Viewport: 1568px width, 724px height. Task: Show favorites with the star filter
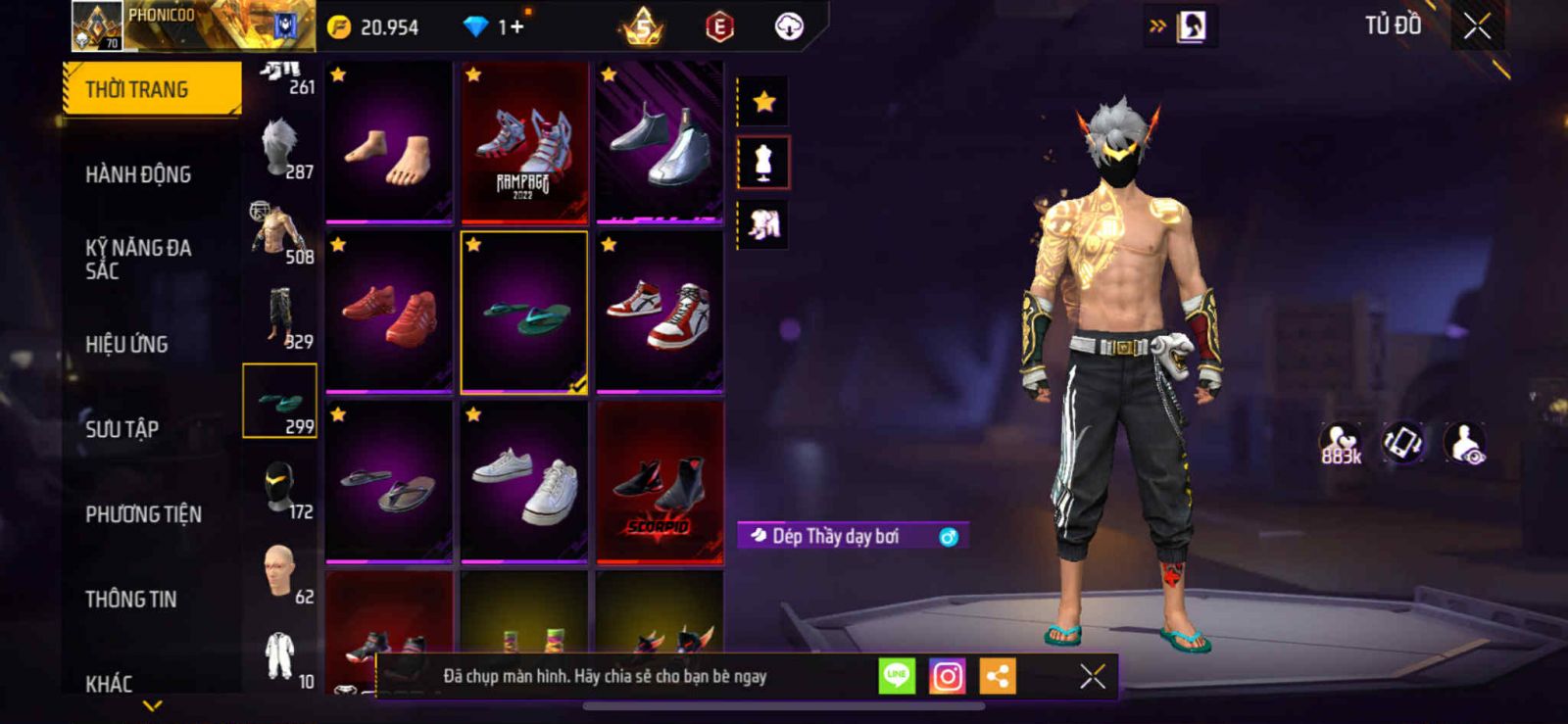[x=763, y=101]
